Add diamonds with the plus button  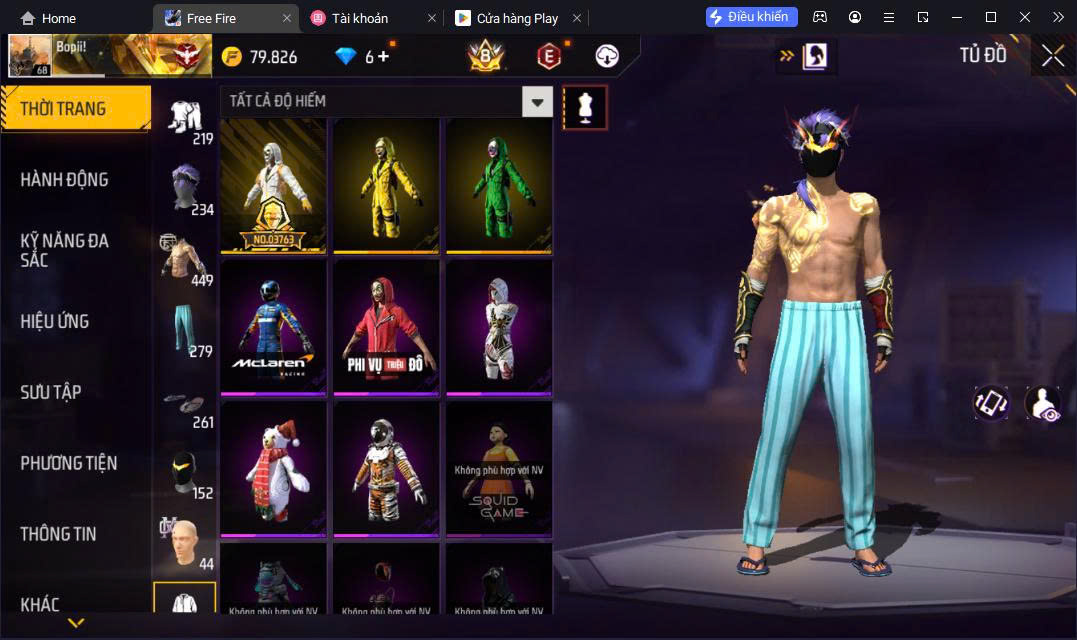point(383,57)
